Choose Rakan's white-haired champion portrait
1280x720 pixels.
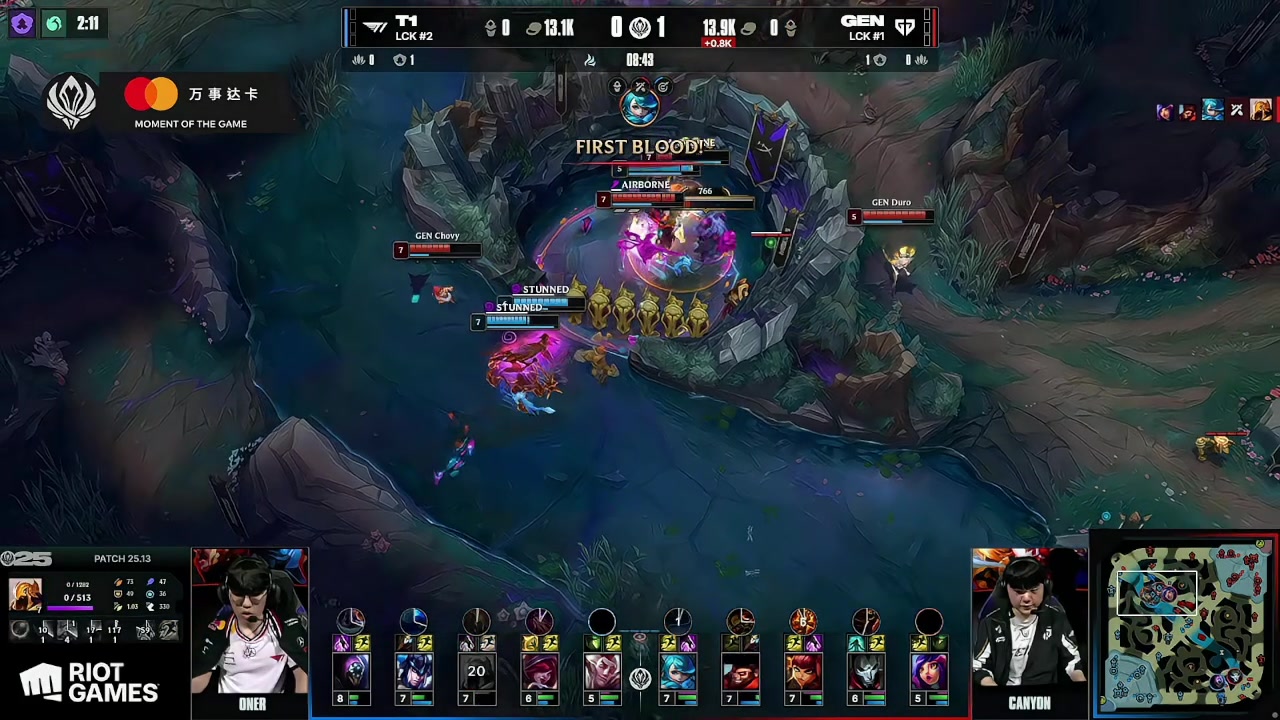click(x=602, y=671)
